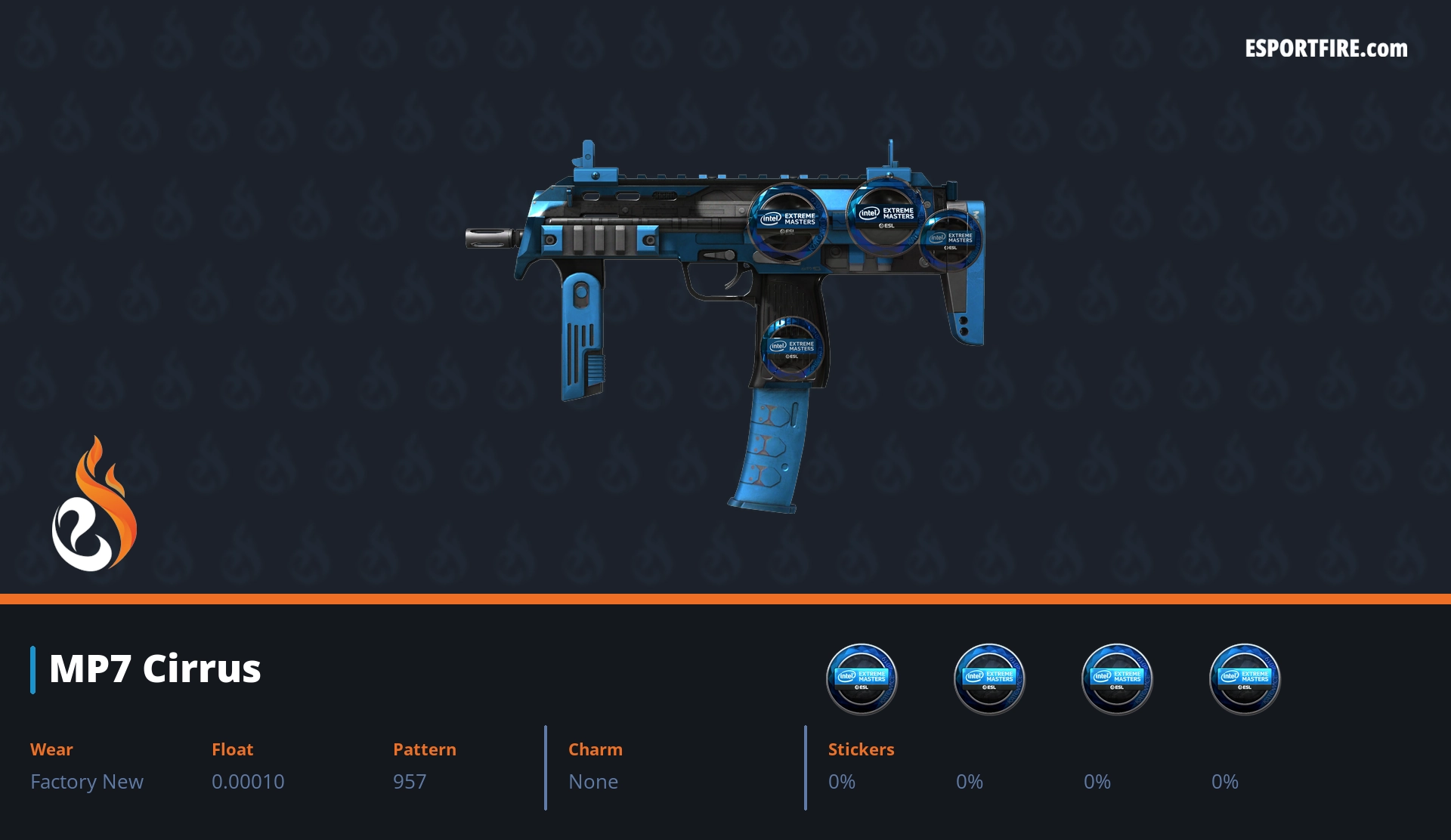Click the orange flame Esportfire logo

94,505
